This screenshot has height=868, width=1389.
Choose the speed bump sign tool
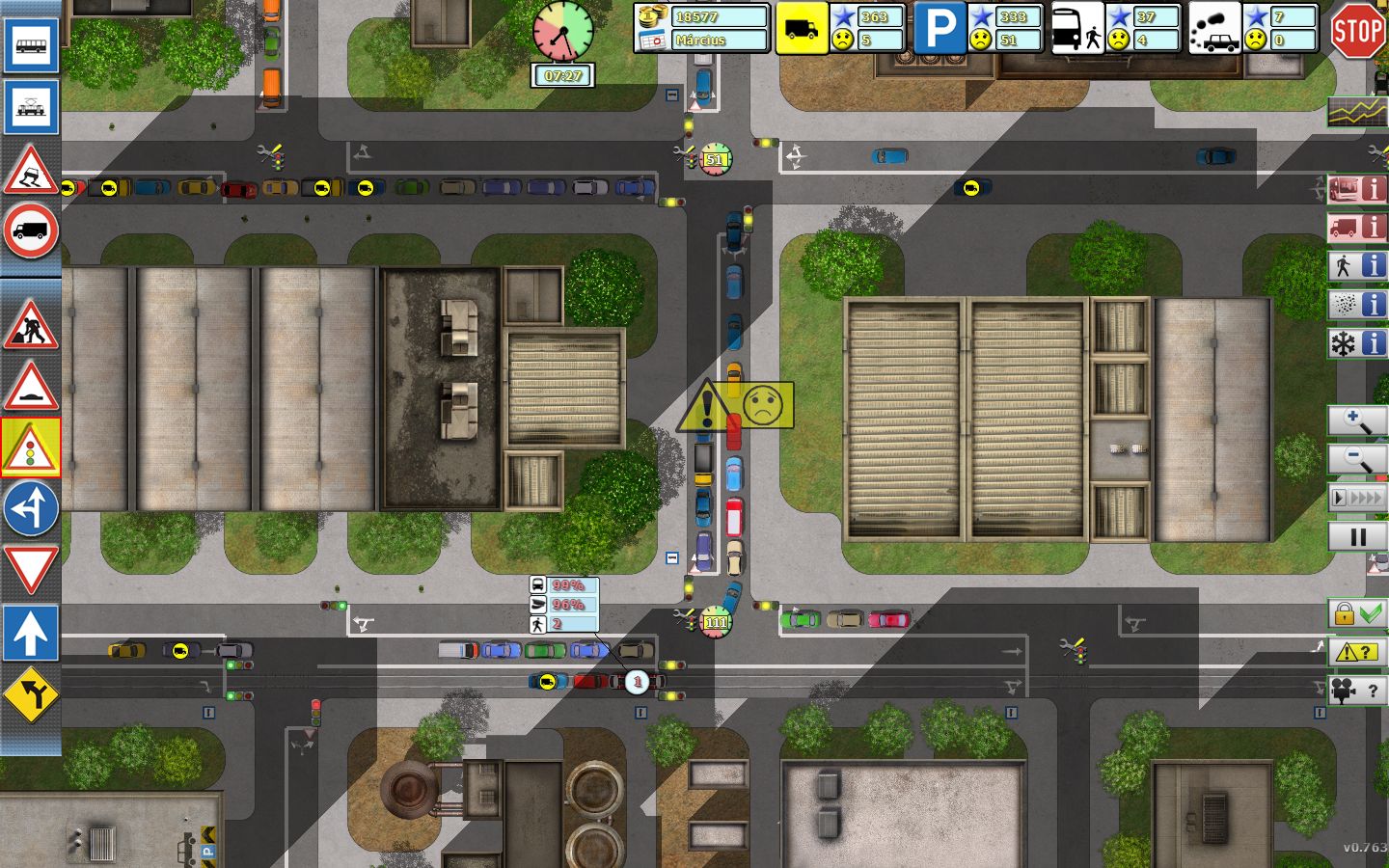31,386
